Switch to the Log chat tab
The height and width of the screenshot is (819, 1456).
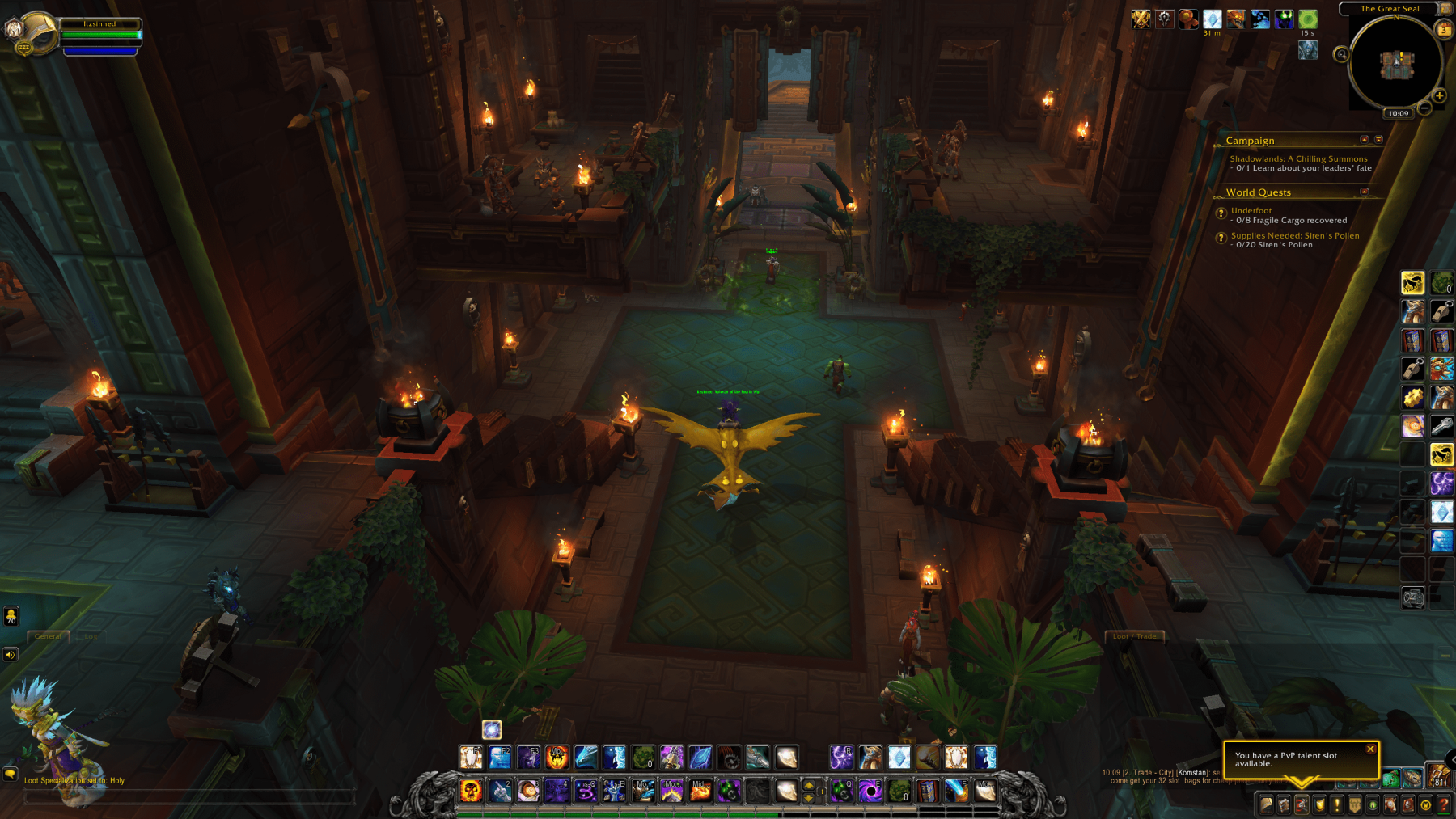tap(91, 637)
